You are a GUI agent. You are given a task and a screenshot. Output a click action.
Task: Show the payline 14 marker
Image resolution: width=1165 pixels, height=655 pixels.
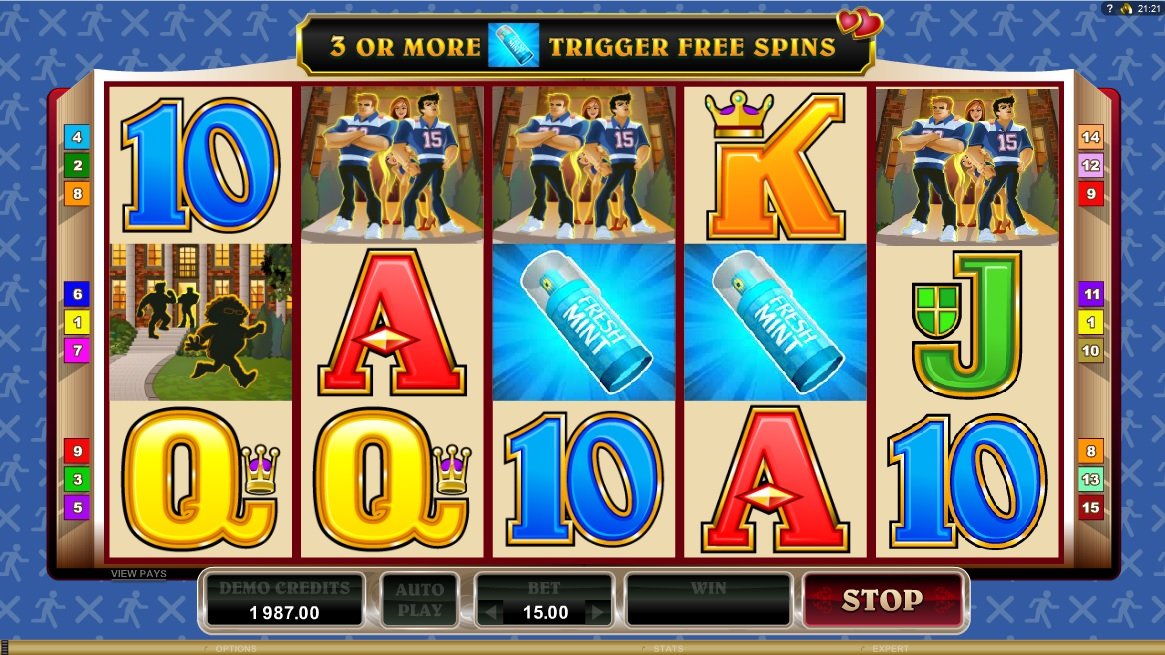[x=1090, y=137]
